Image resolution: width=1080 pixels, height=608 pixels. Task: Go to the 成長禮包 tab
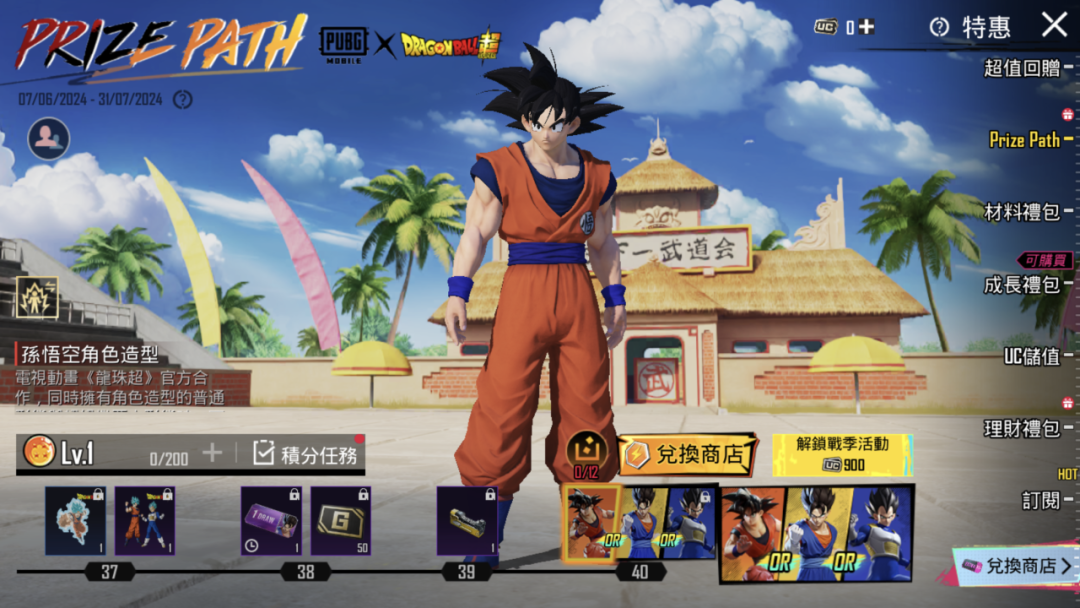coord(1022,285)
